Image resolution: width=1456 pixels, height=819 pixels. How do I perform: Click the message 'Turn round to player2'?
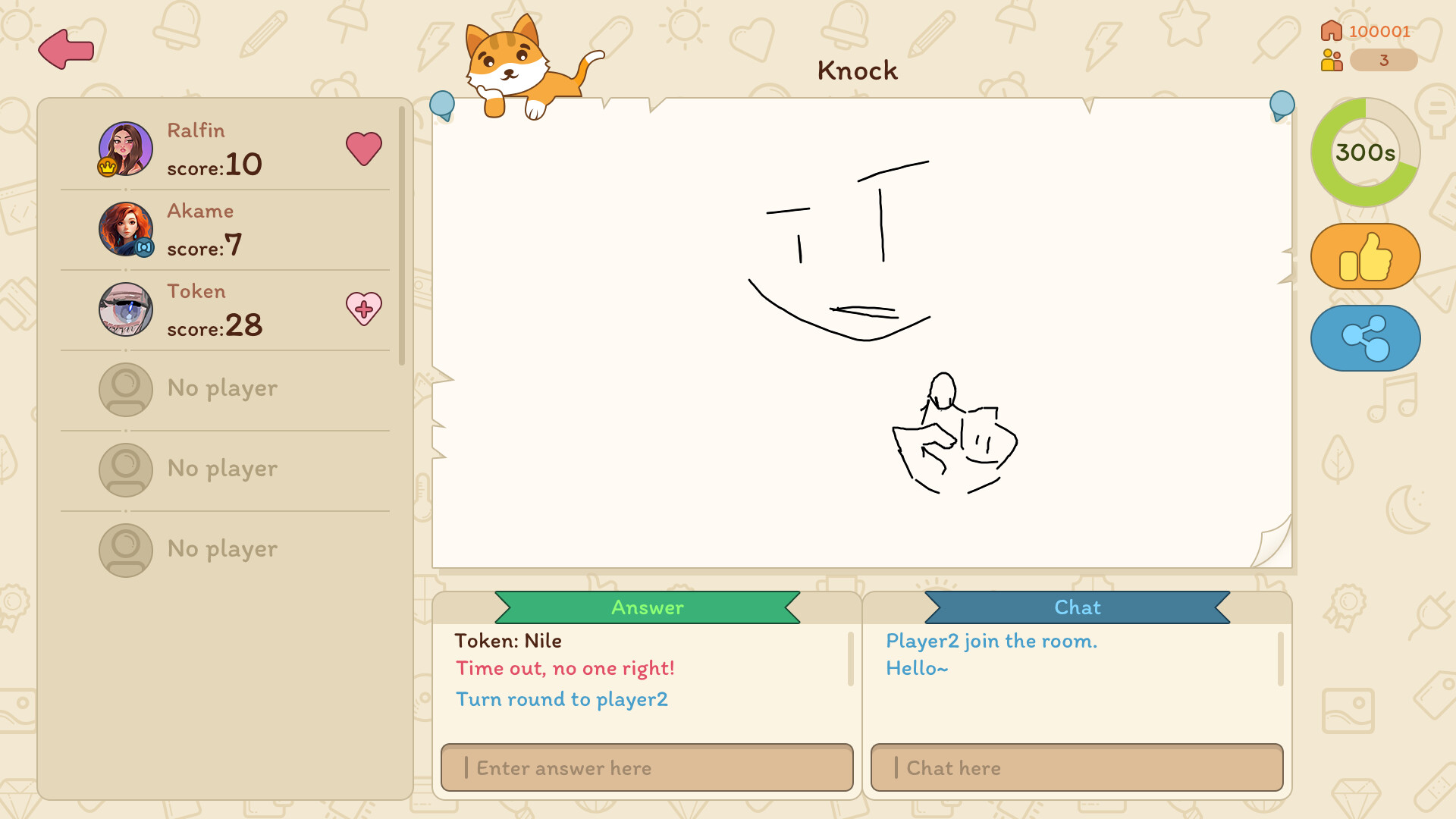pos(561,699)
